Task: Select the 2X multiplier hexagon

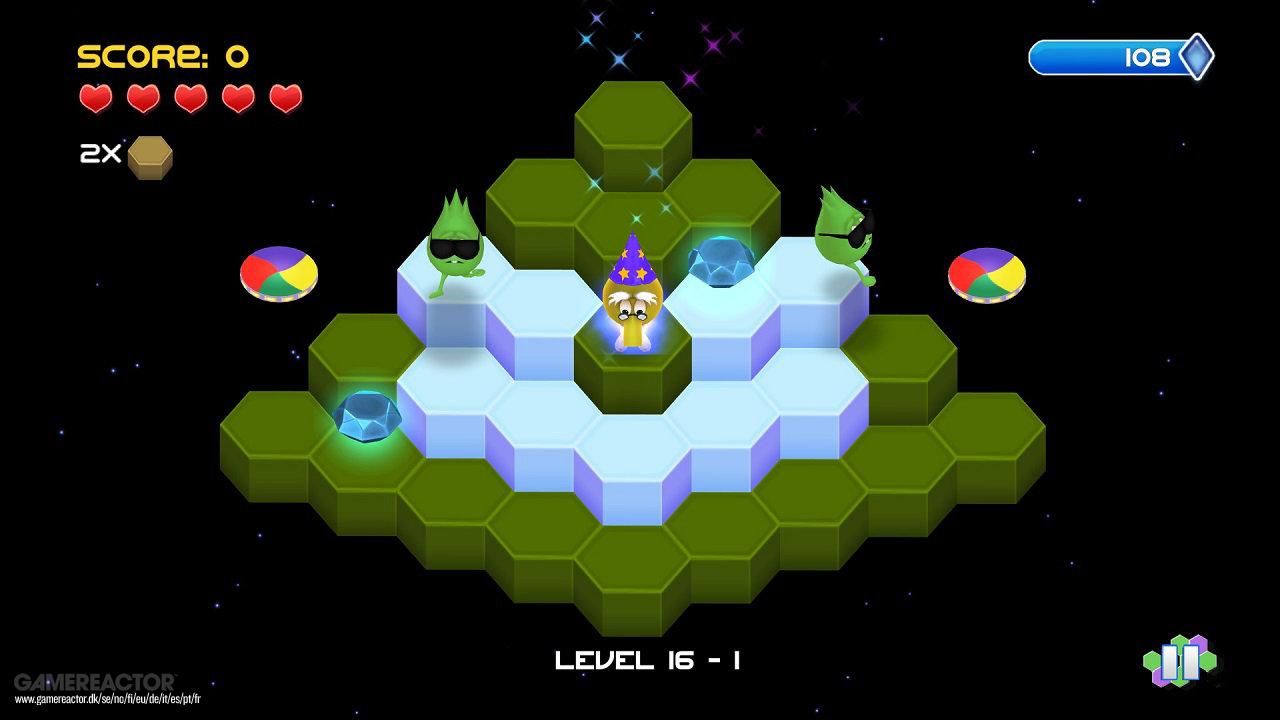Action: (151, 156)
